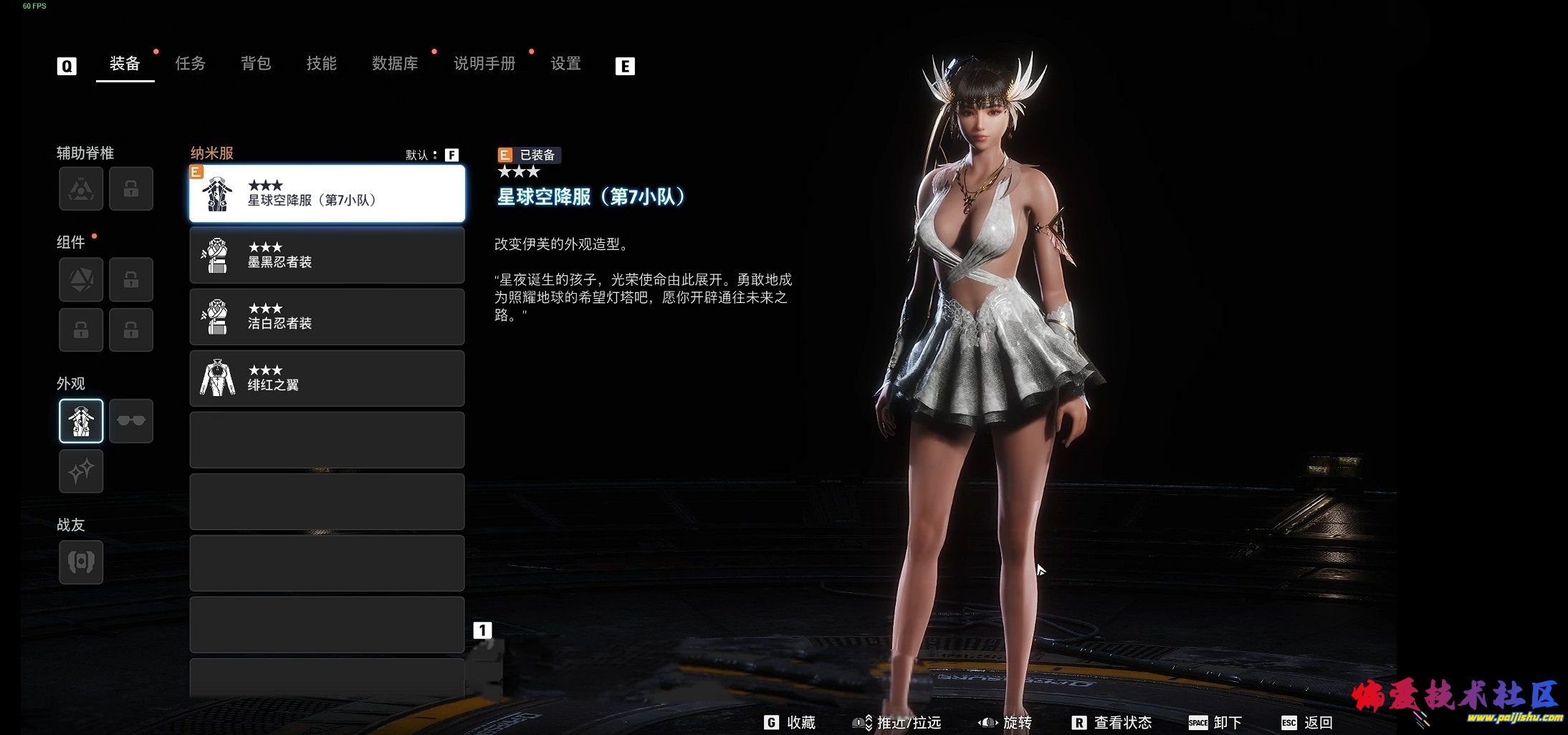
Task: Click 收藏 to favorite the outfit
Action: 791,722
